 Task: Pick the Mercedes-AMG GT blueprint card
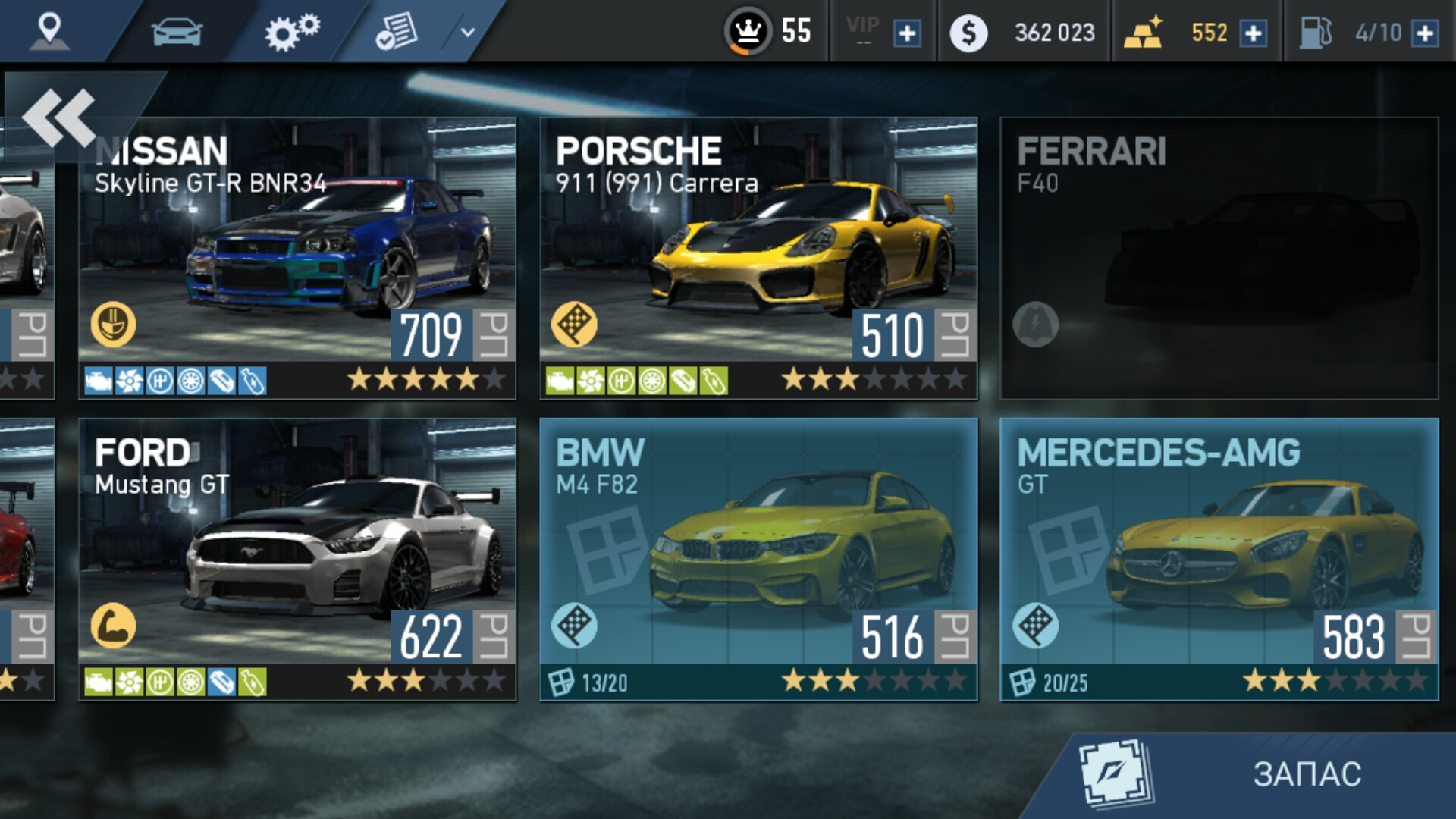pos(1219,560)
